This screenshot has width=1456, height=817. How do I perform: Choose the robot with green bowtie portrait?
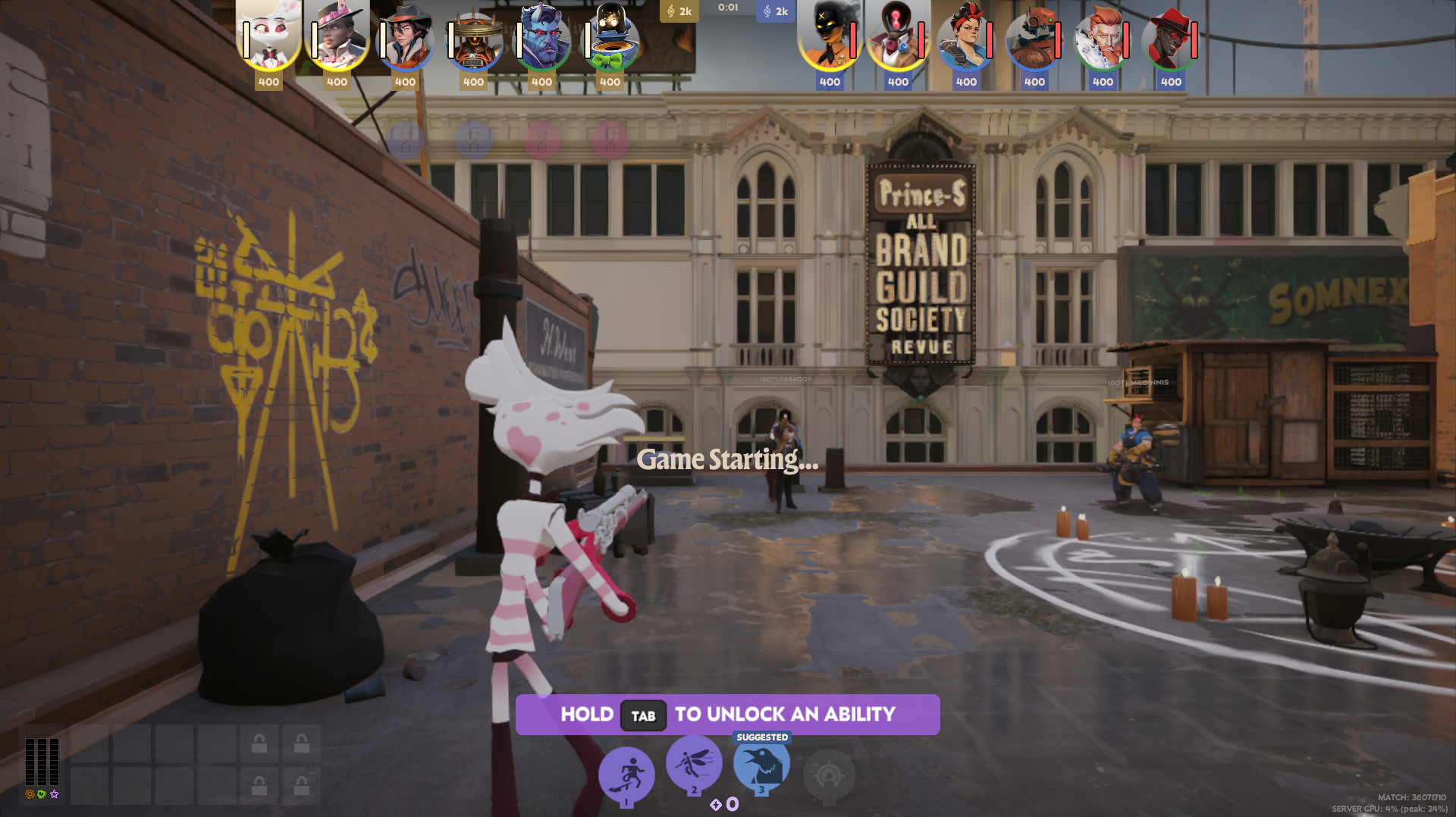pyautogui.click(x=610, y=36)
